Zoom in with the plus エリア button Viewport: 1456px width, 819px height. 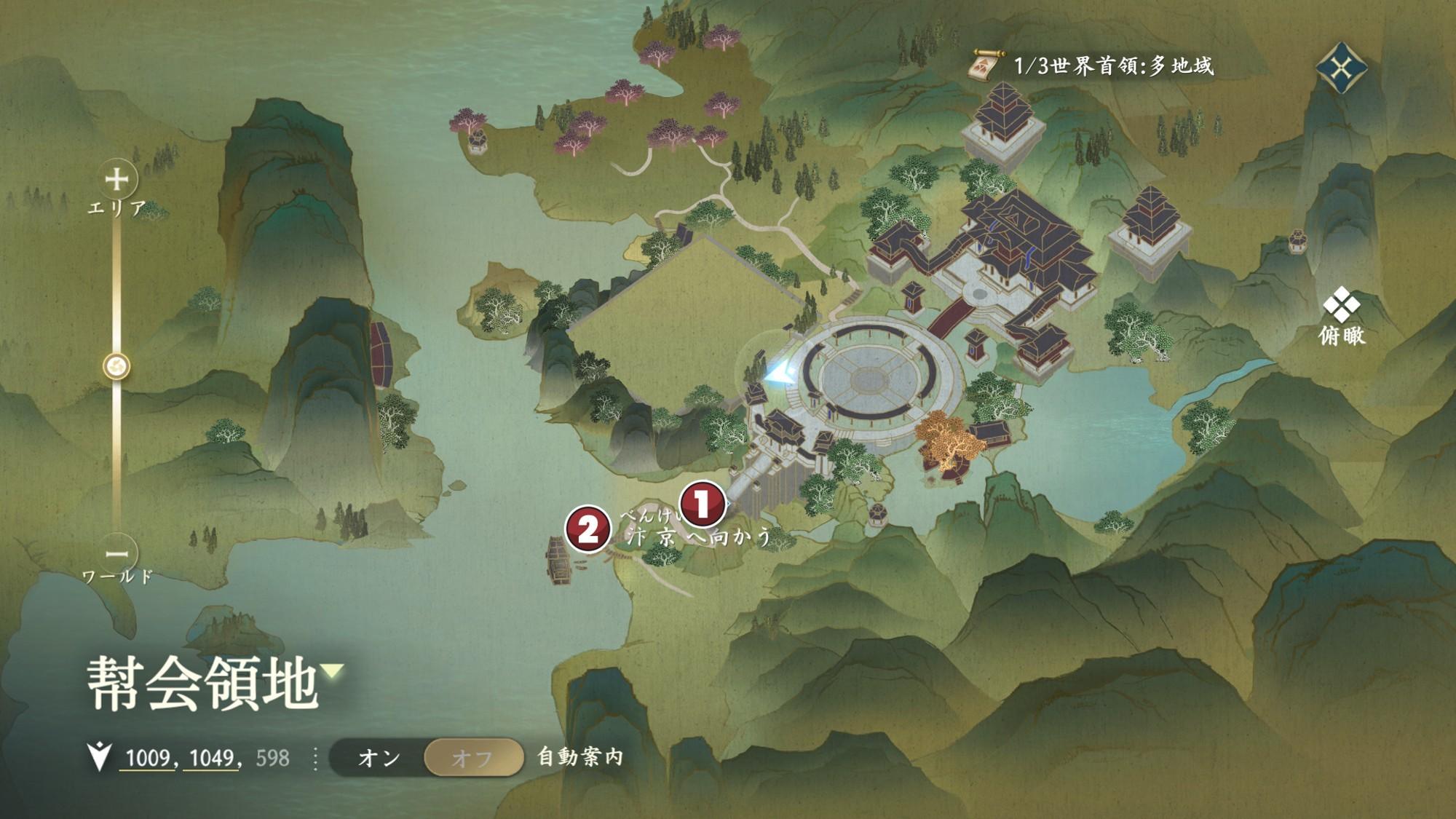point(116,179)
